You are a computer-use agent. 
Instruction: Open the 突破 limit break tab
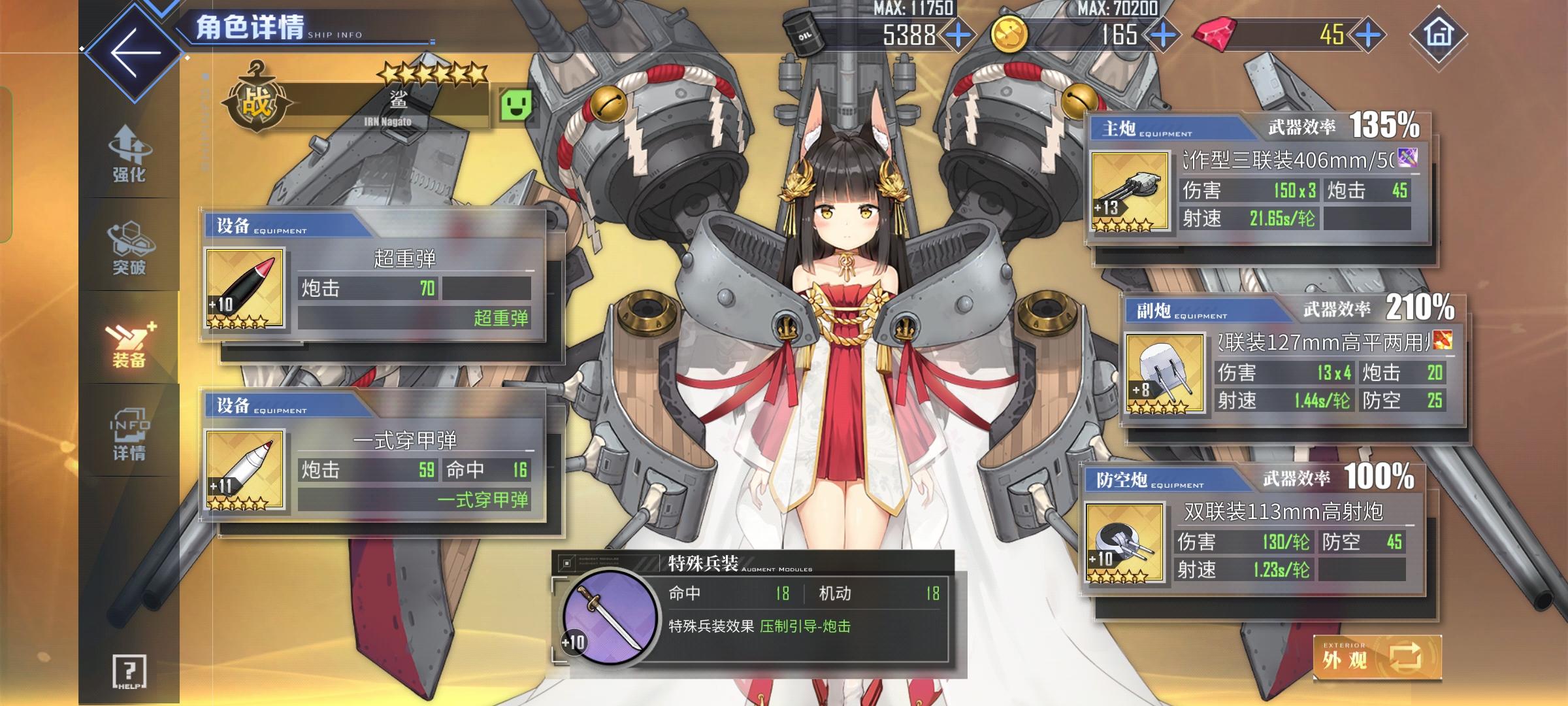(x=129, y=248)
